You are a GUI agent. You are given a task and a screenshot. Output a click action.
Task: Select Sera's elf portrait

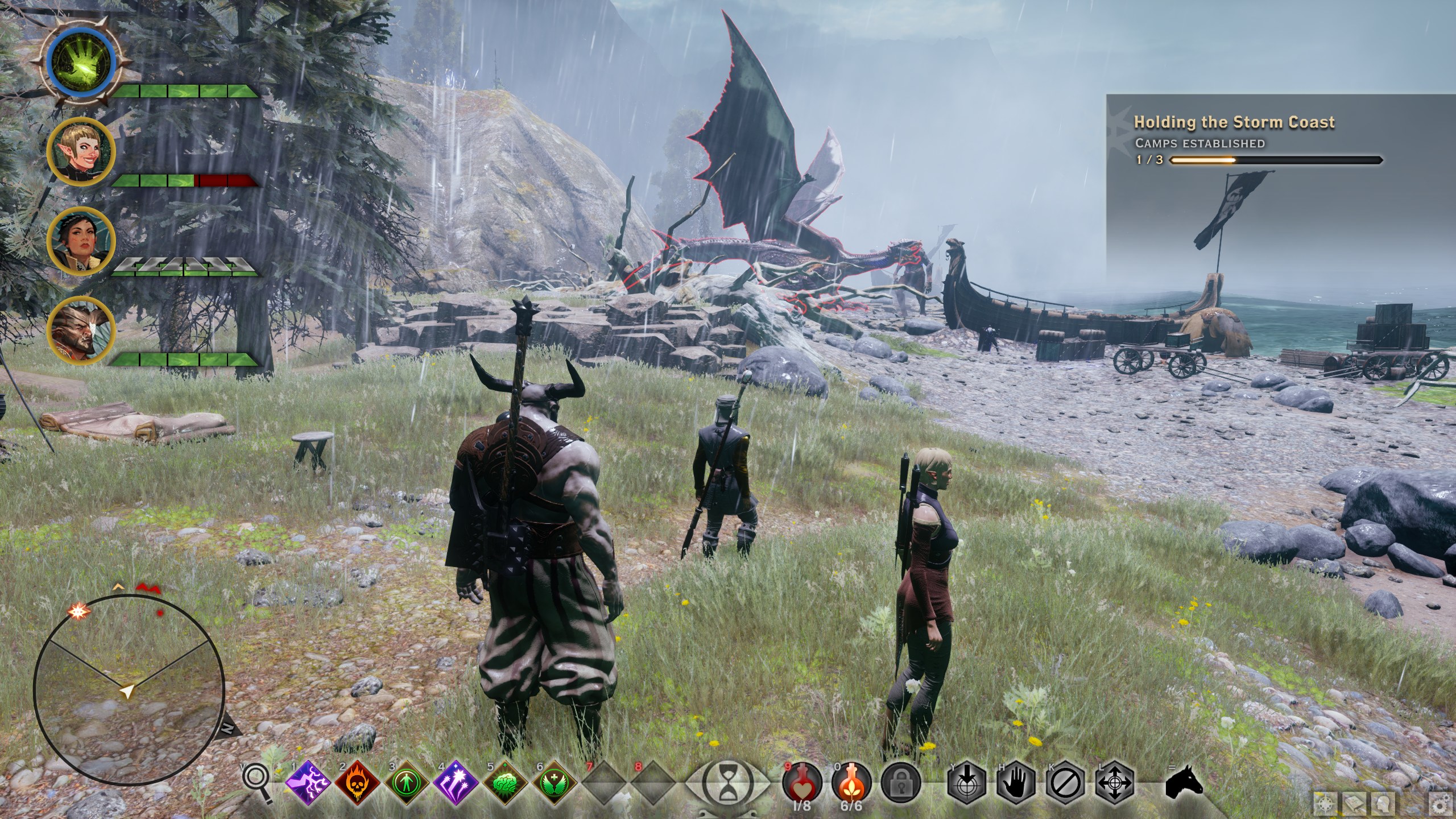81,150
